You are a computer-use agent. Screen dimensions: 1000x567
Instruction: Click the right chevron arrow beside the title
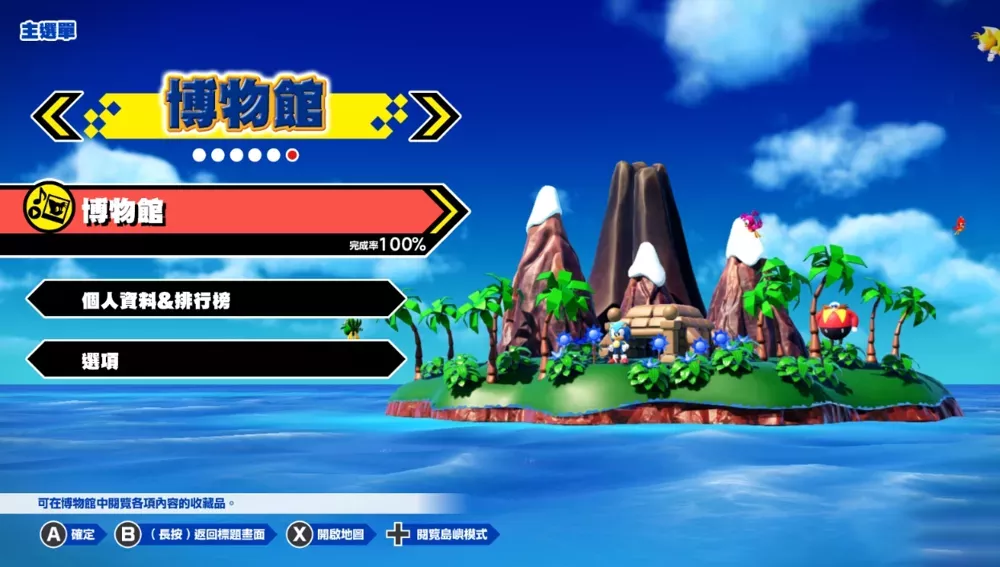pyautogui.click(x=434, y=116)
